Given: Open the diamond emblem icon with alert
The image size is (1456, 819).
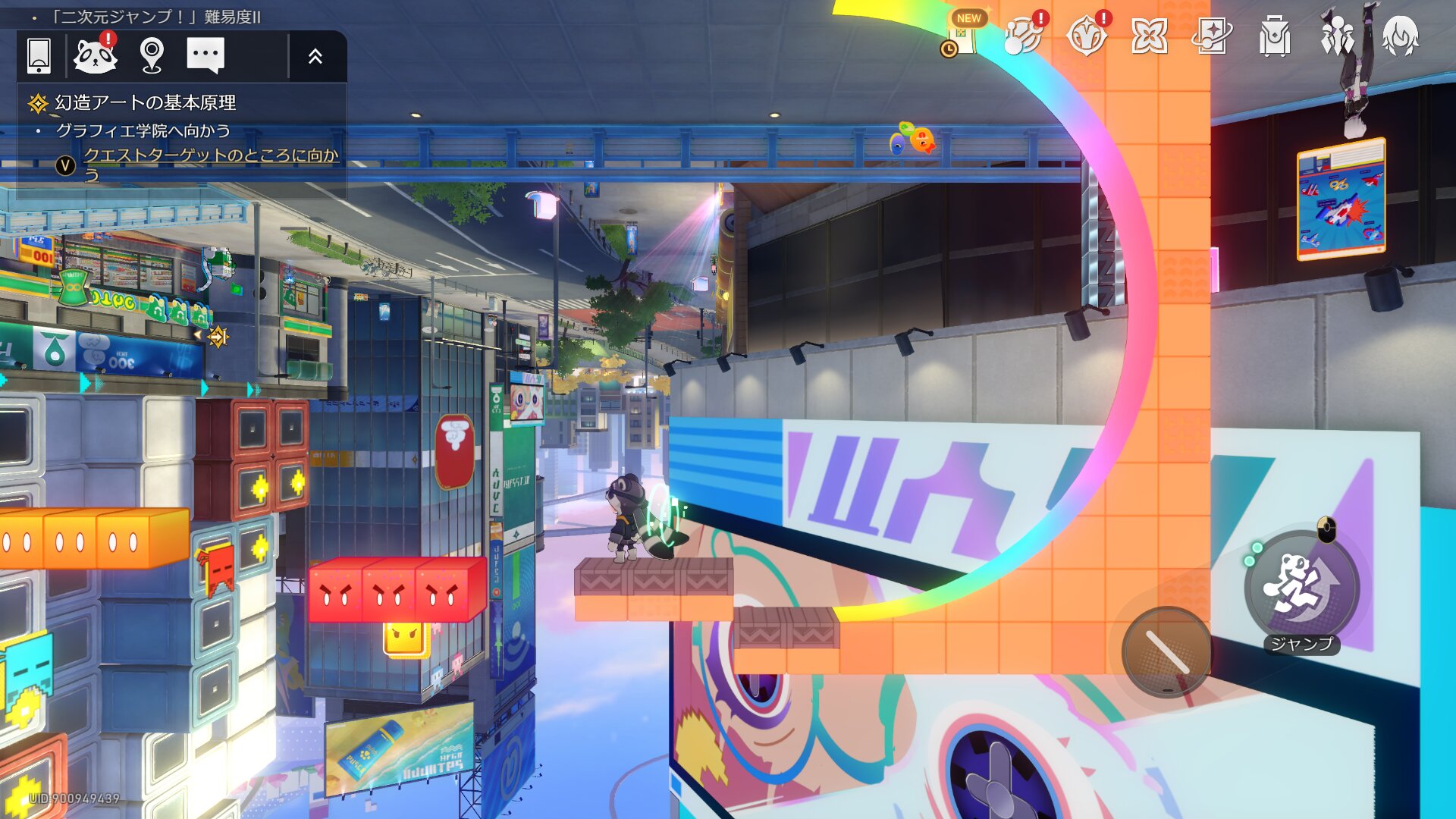Looking at the screenshot, I should (x=1086, y=35).
